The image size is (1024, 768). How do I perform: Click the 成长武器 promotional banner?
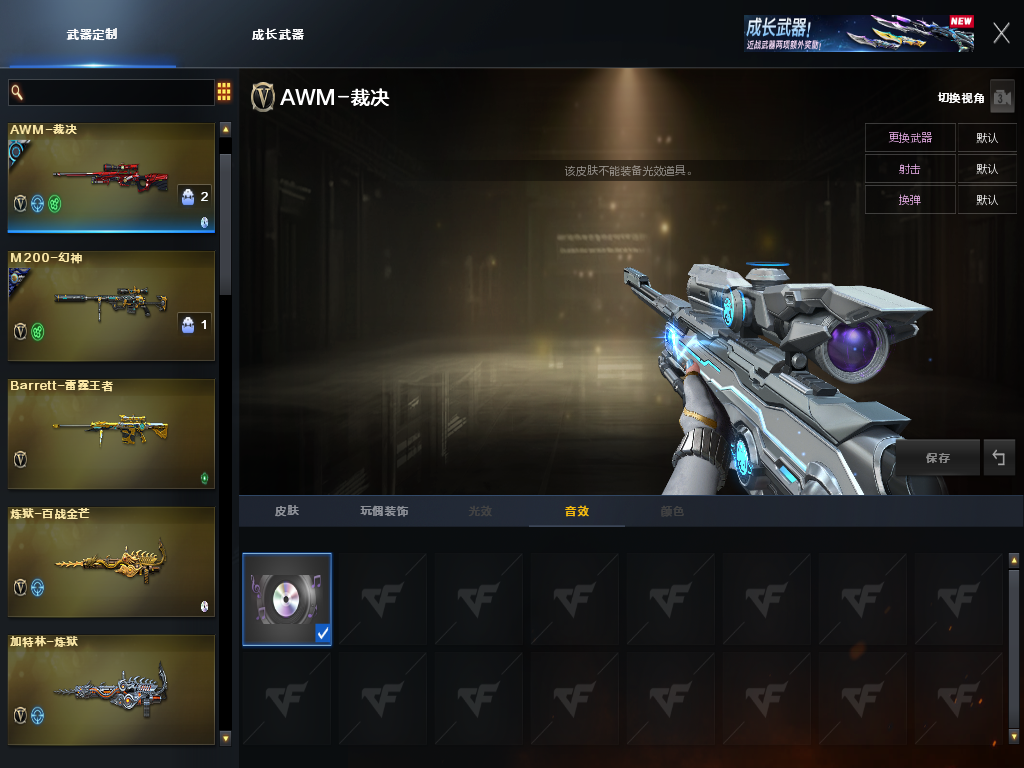click(x=858, y=33)
